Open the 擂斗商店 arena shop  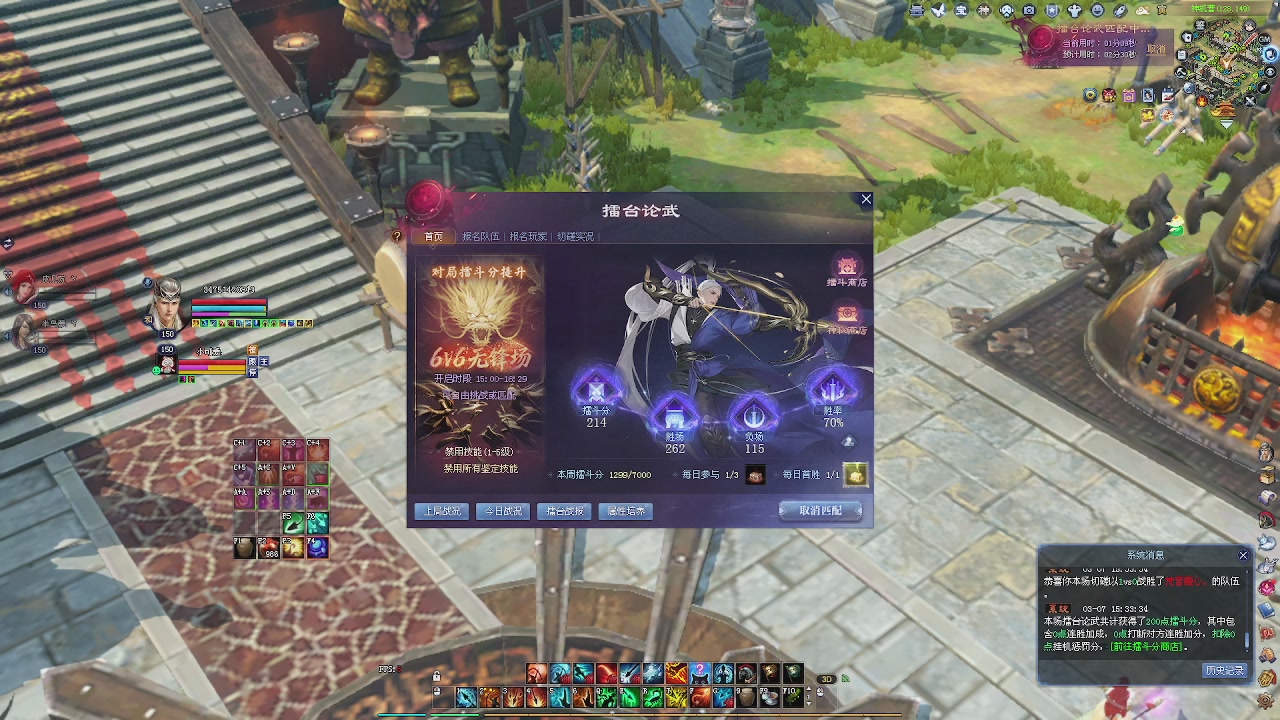click(x=847, y=270)
